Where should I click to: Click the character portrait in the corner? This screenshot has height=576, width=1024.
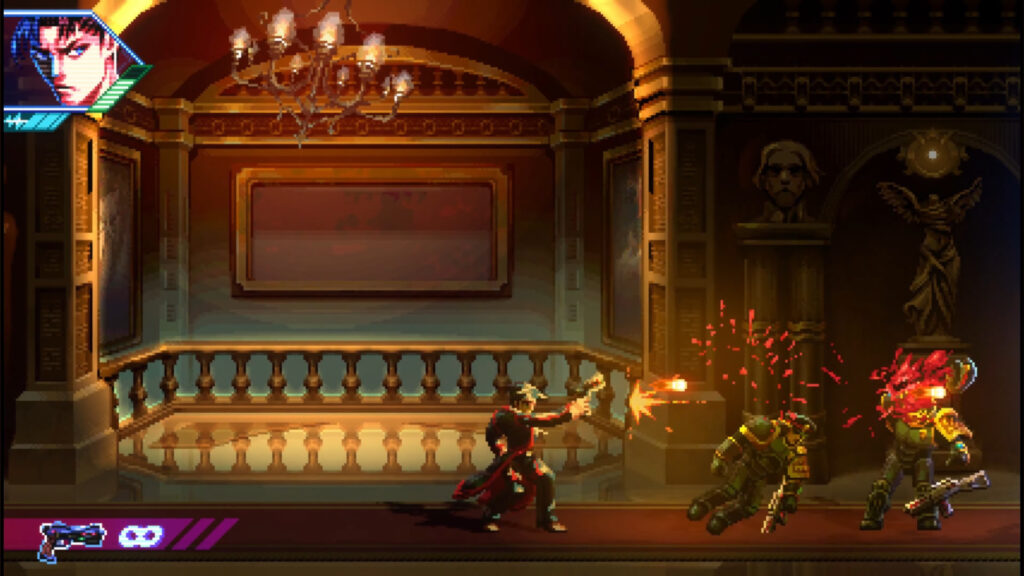coord(68,58)
